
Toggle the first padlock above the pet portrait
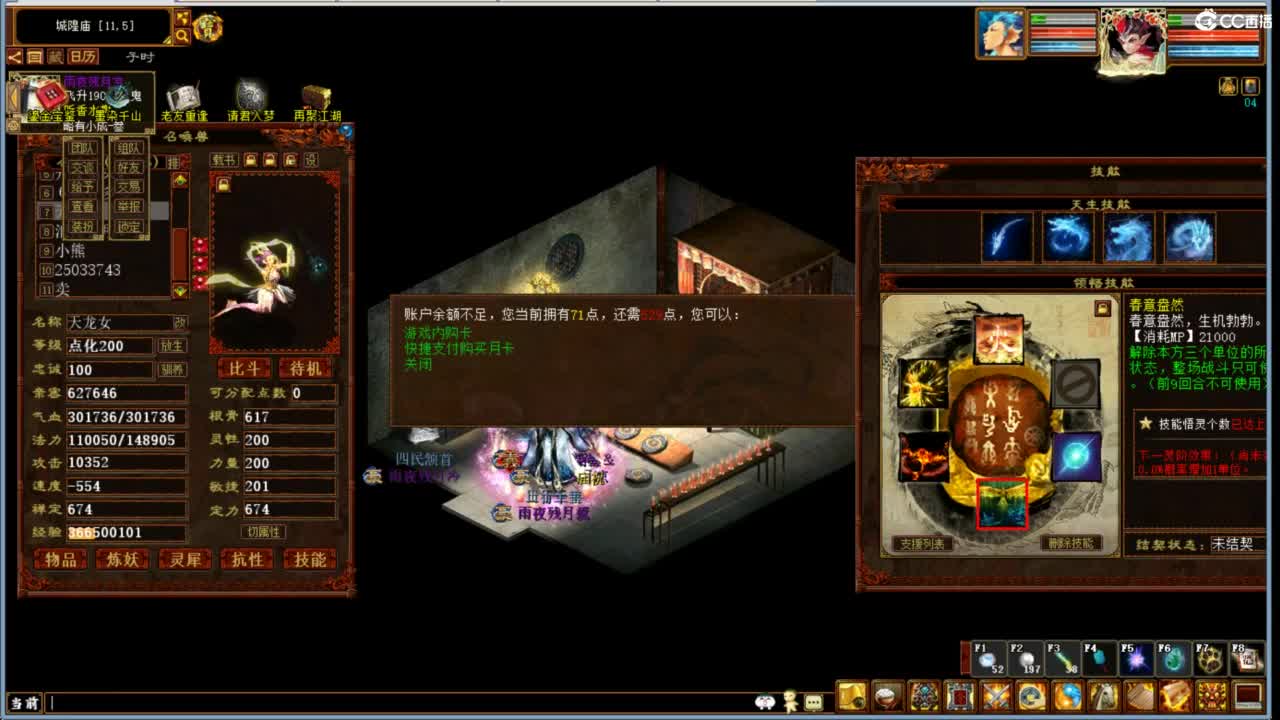pyautogui.click(x=250, y=159)
